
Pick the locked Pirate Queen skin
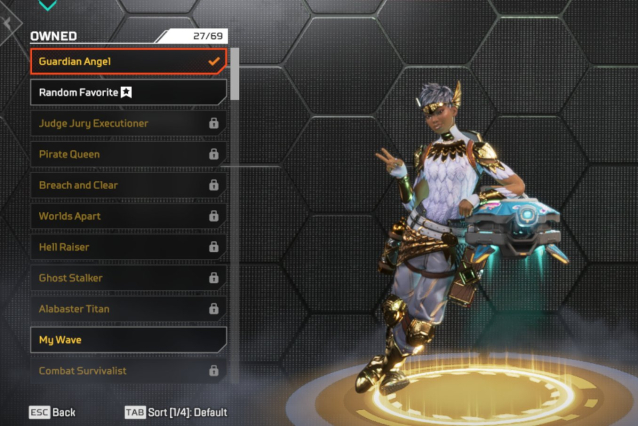(128, 154)
